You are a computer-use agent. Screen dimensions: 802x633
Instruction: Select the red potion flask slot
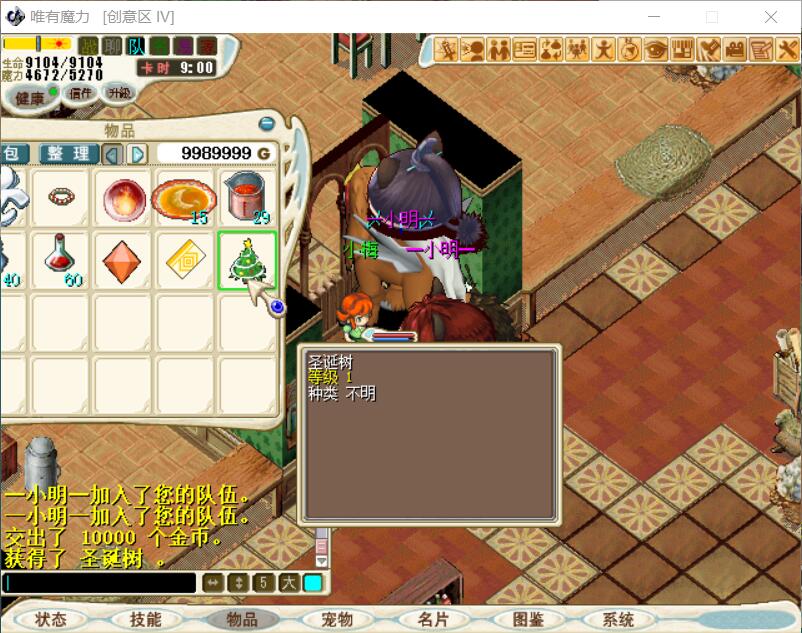tap(60, 258)
